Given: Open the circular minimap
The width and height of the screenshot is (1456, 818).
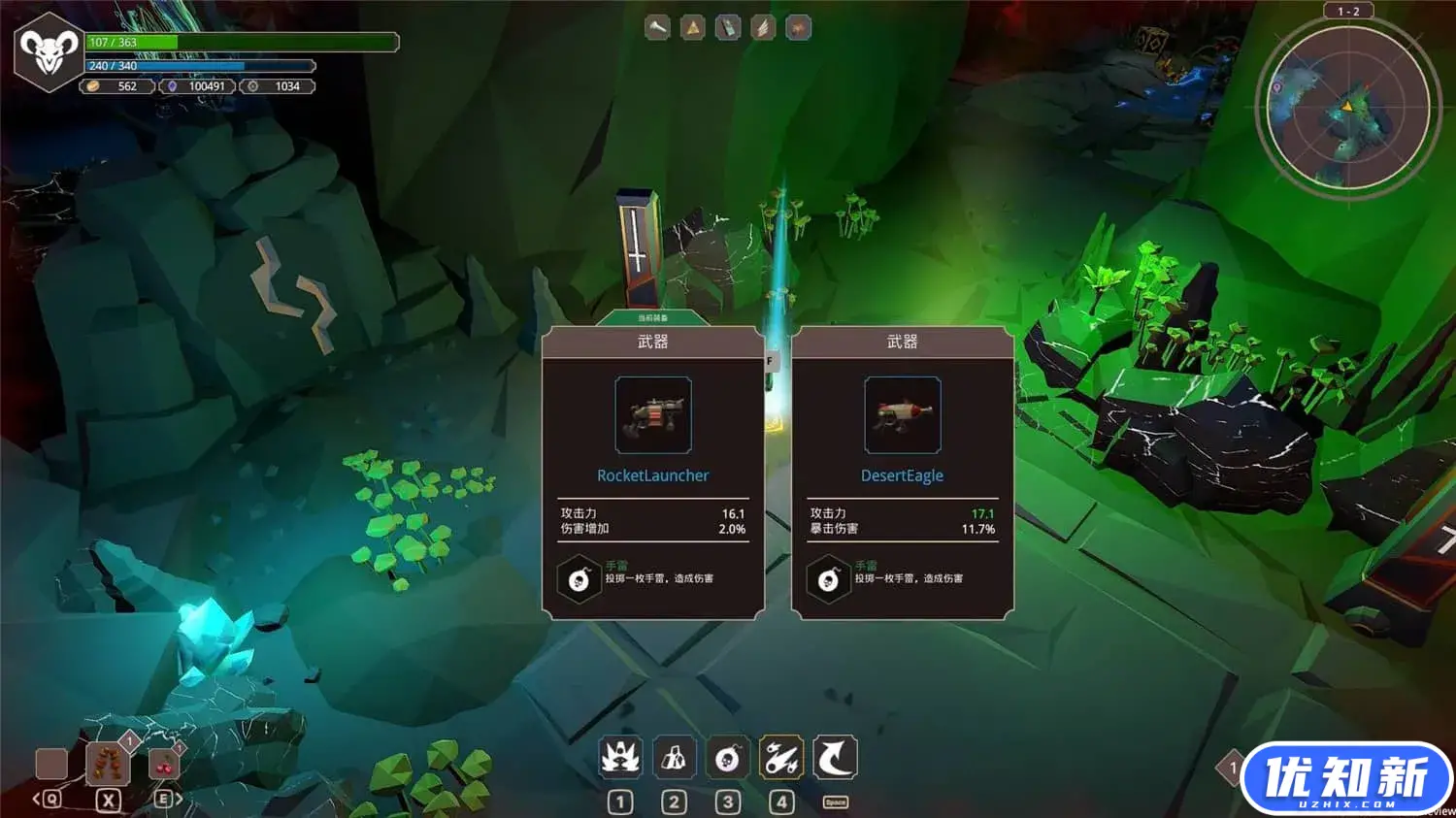Looking at the screenshot, I should 1346,109.
